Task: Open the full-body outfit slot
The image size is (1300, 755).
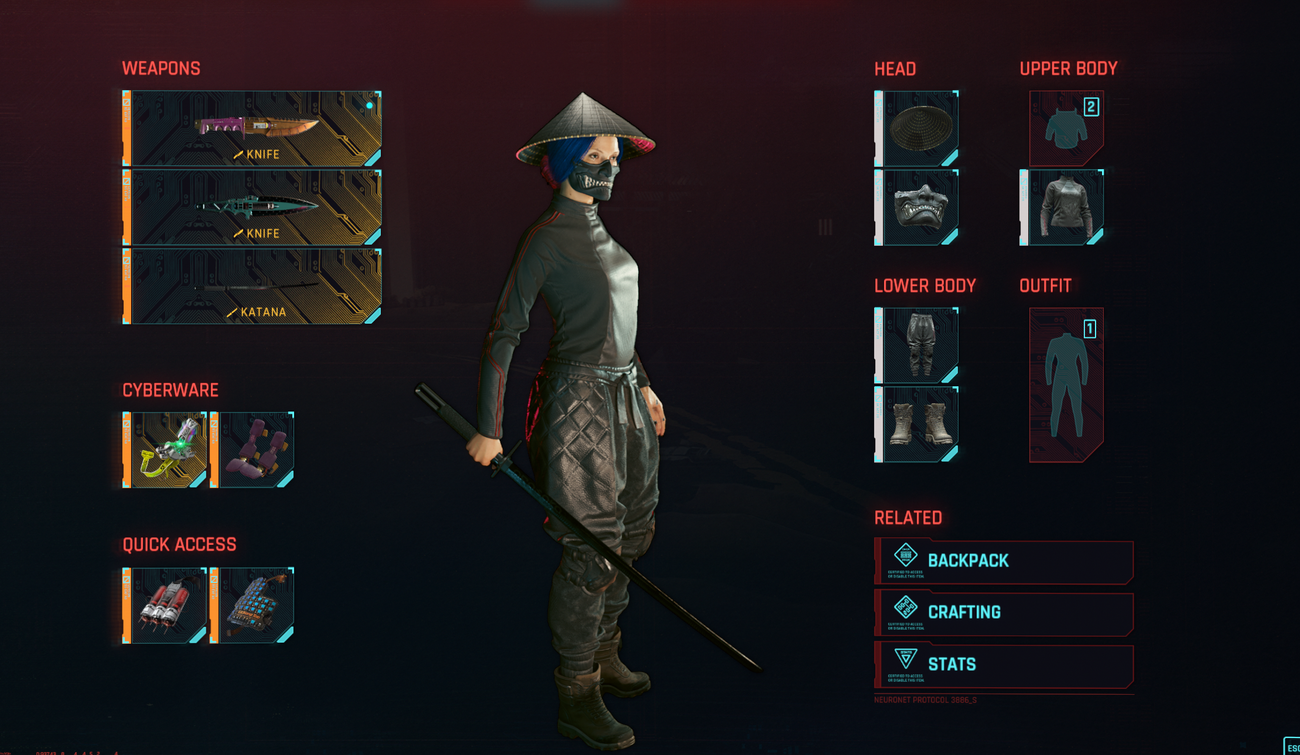Action: (x=1066, y=385)
